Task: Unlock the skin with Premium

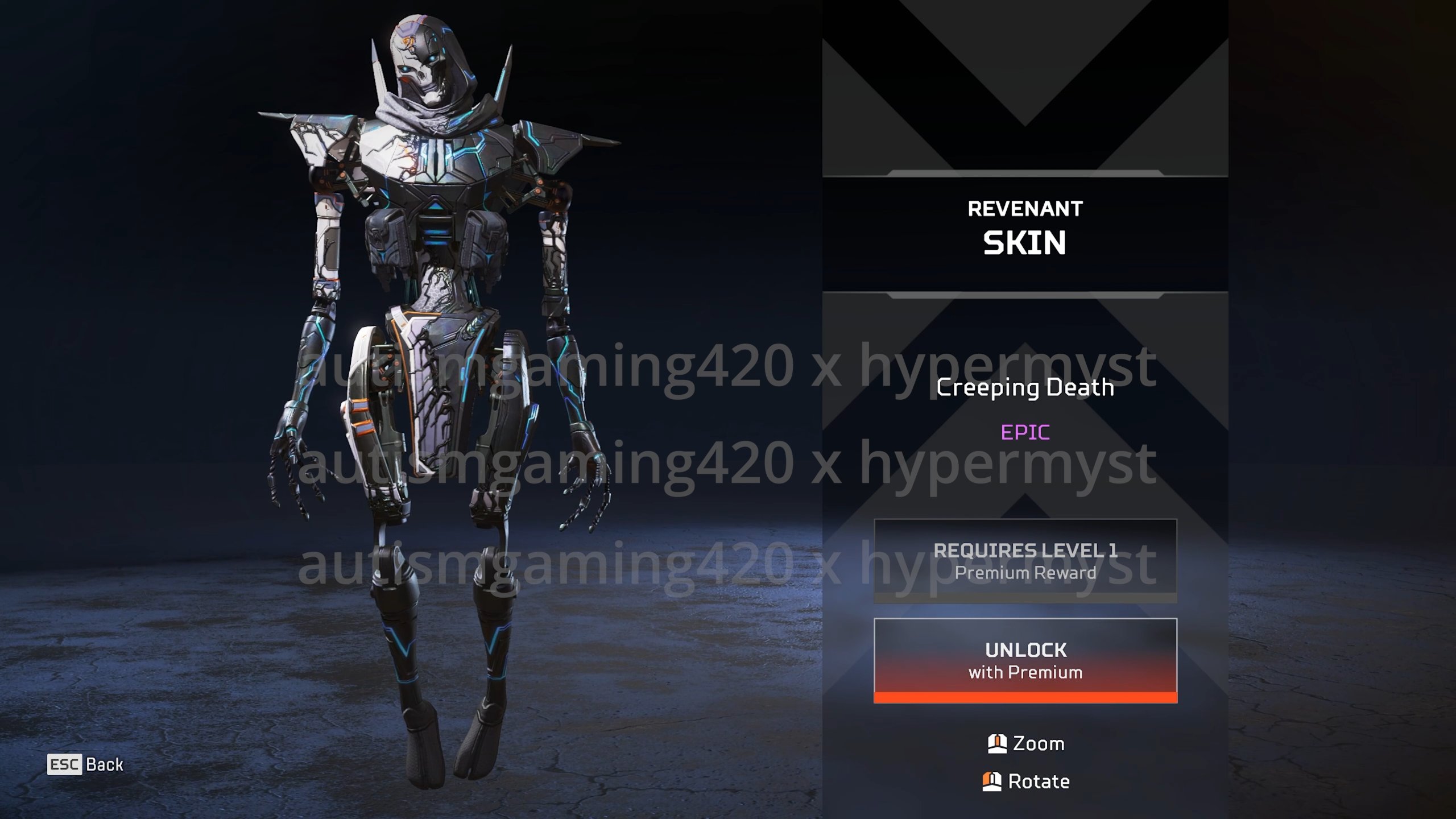Action: pos(1025,660)
